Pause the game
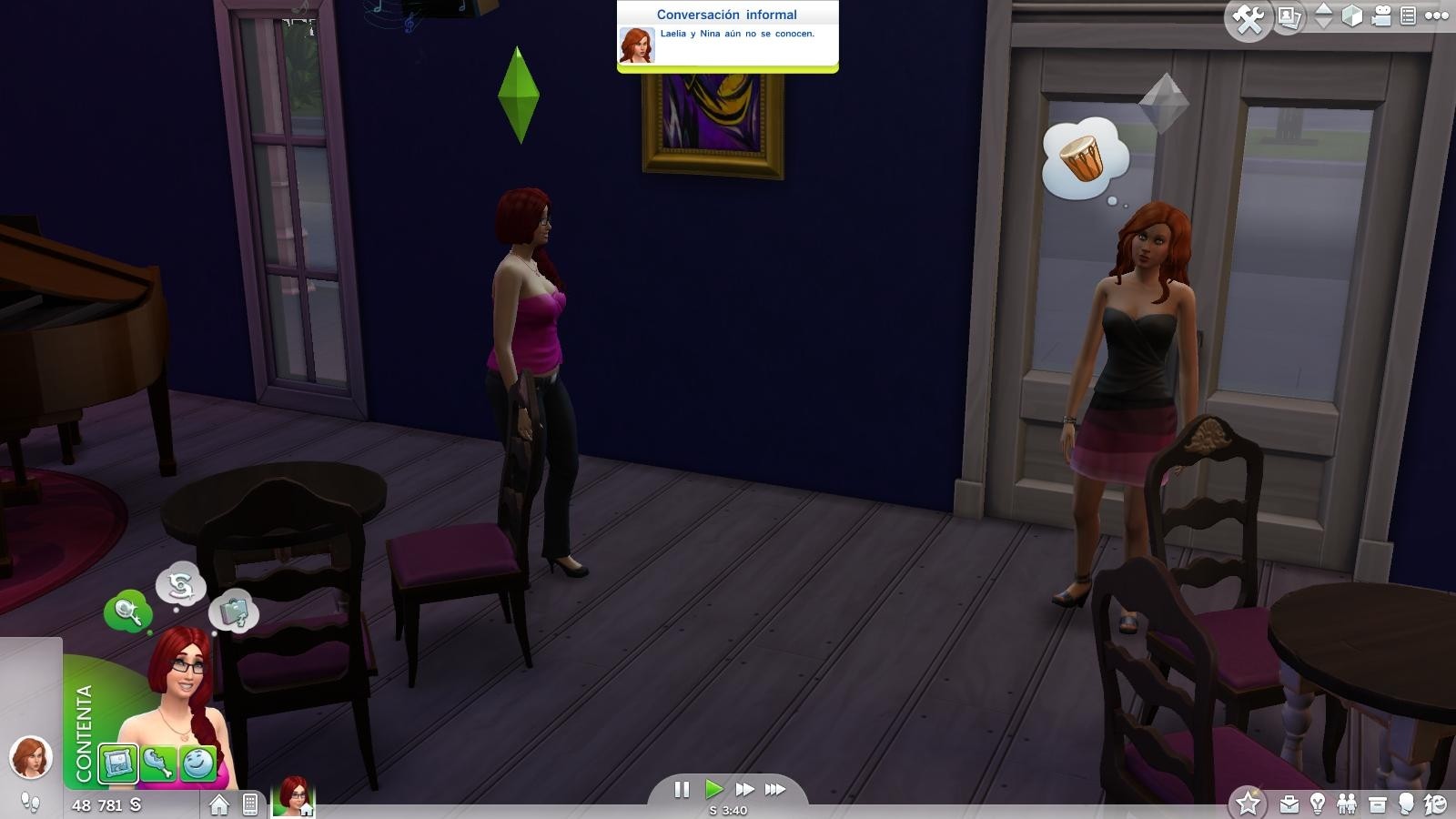This screenshot has height=819, width=1456. 682,790
